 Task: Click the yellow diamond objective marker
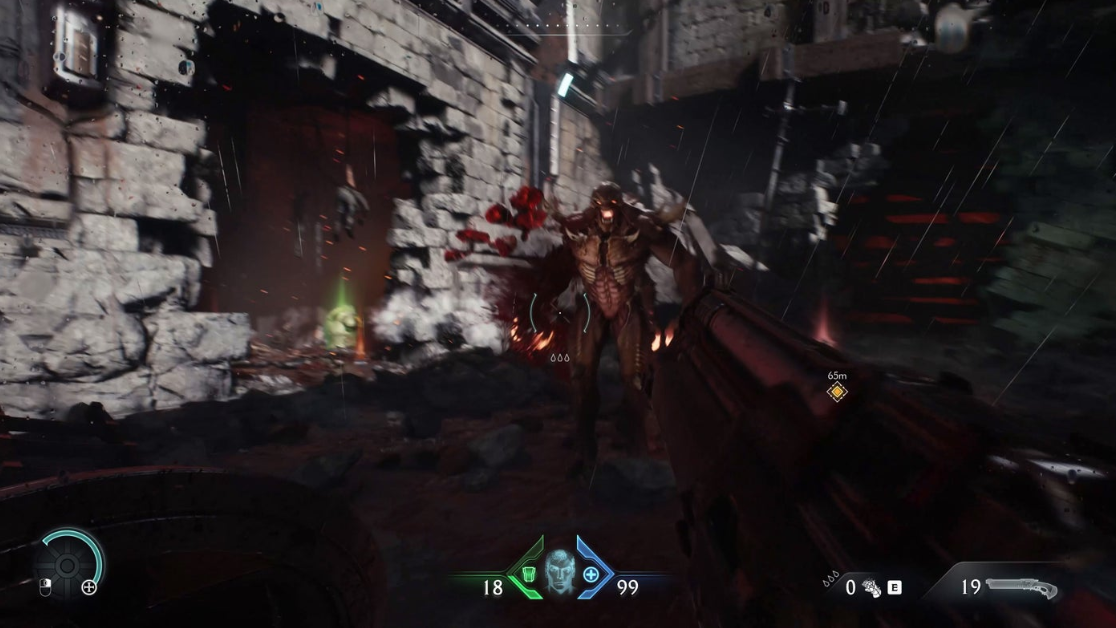tap(837, 392)
